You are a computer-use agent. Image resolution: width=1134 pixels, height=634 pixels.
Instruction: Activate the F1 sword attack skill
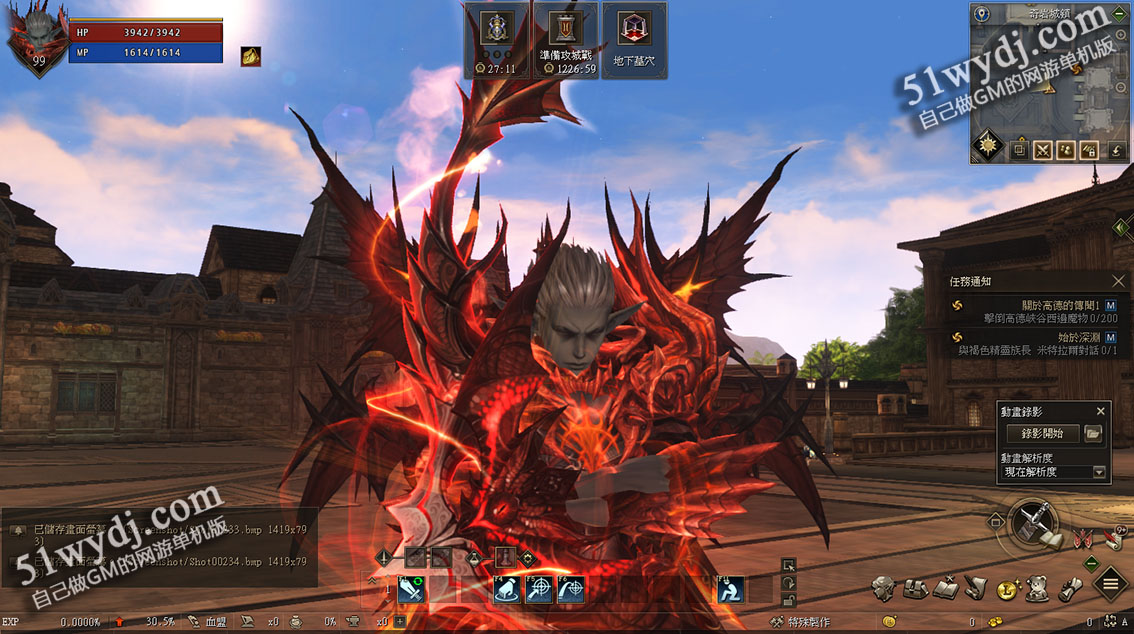coord(411,590)
